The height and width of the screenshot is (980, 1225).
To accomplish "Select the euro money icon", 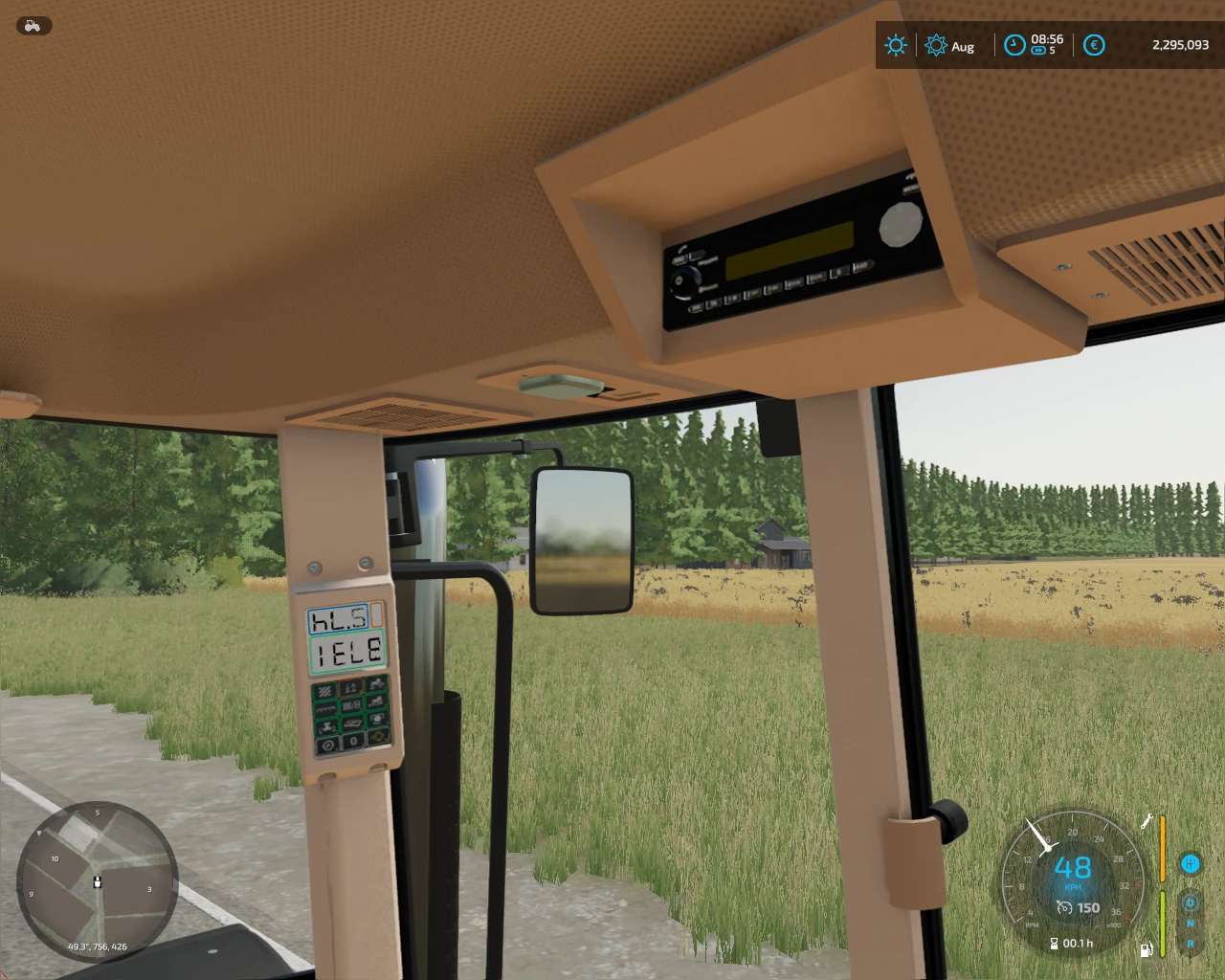I will 1094,45.
